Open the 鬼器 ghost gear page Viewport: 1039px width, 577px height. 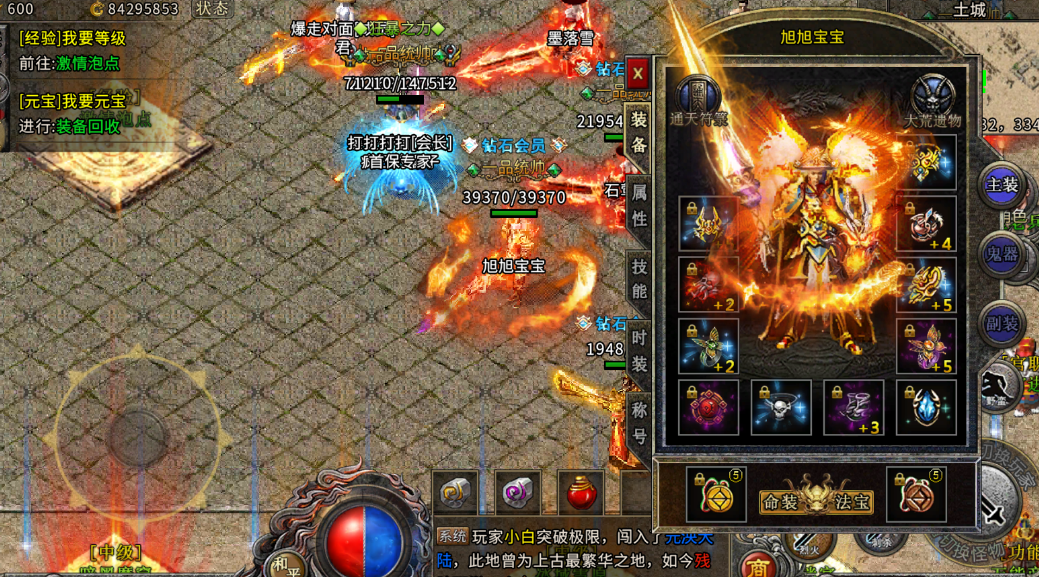pyautogui.click(x=1002, y=255)
